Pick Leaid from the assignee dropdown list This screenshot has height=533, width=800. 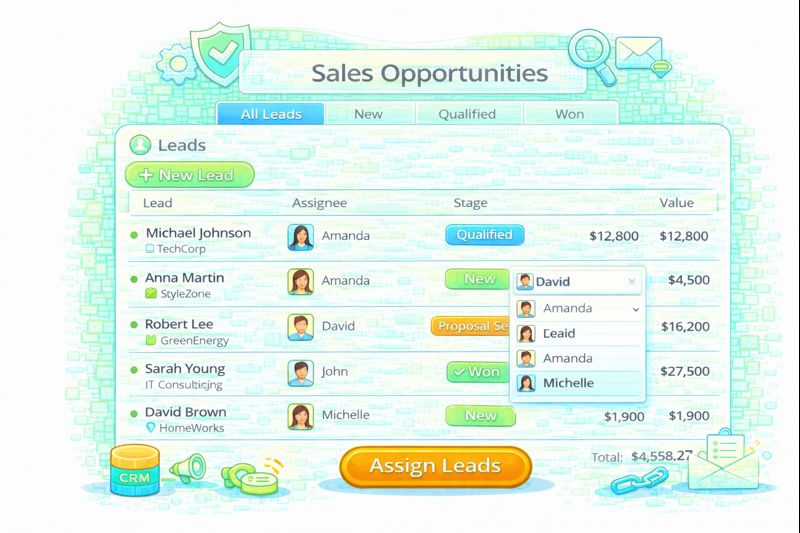(559, 333)
